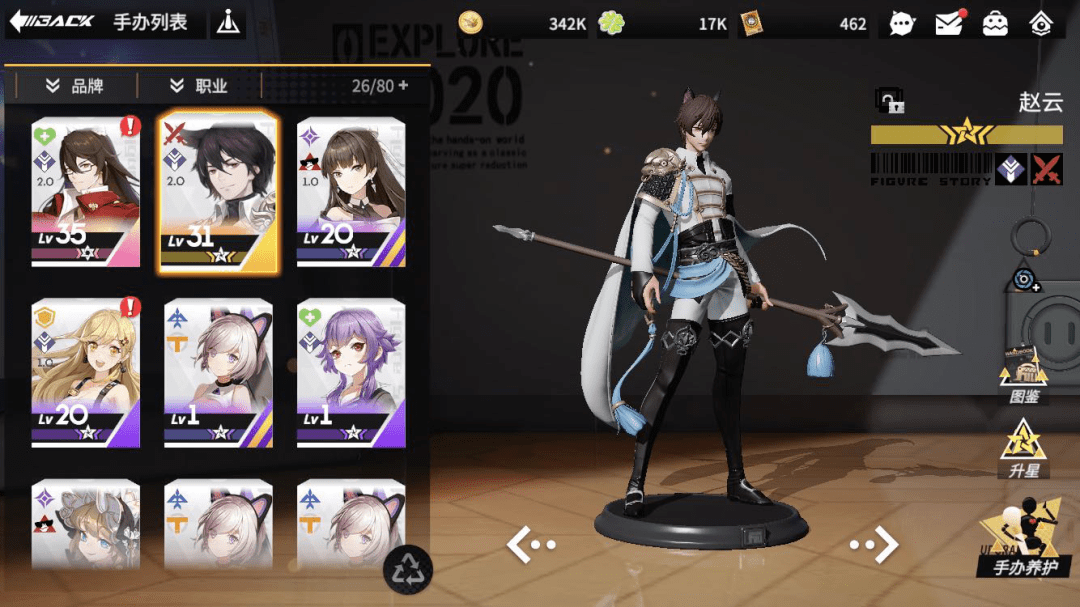1080x607 pixels.
Task: Toggle the lock icon beside 赵云
Action: [889, 101]
